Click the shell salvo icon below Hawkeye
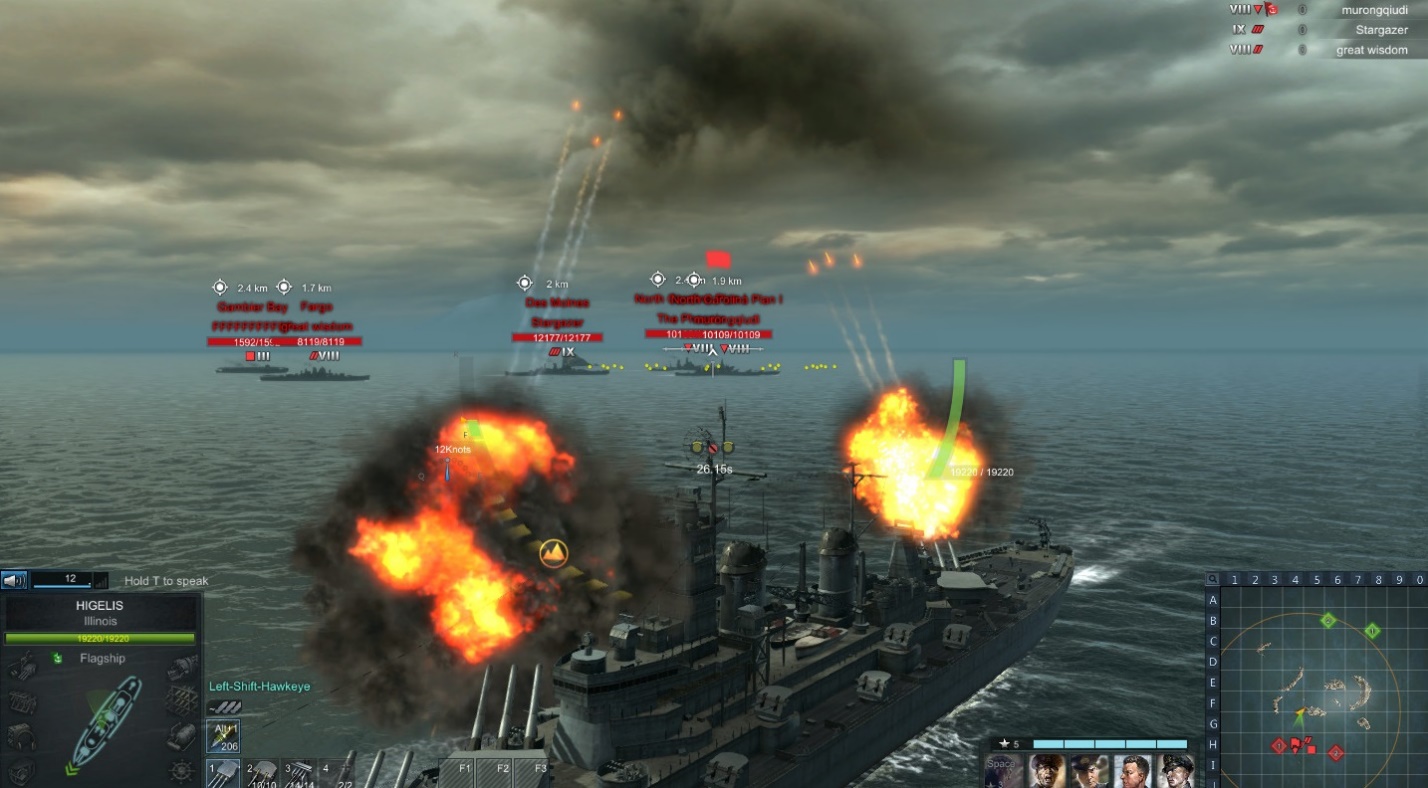The height and width of the screenshot is (788, 1428). click(224, 707)
